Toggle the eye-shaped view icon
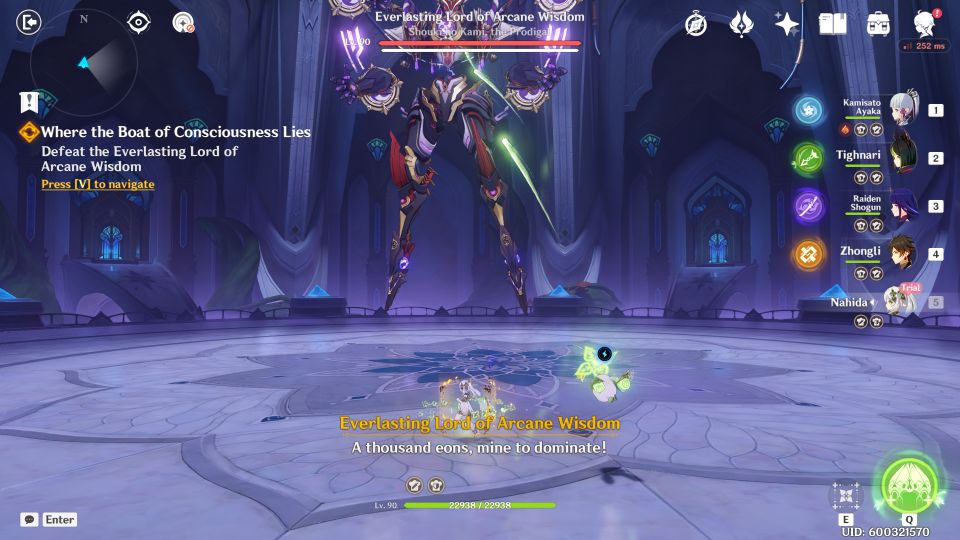The width and height of the screenshot is (960, 540). point(139,22)
